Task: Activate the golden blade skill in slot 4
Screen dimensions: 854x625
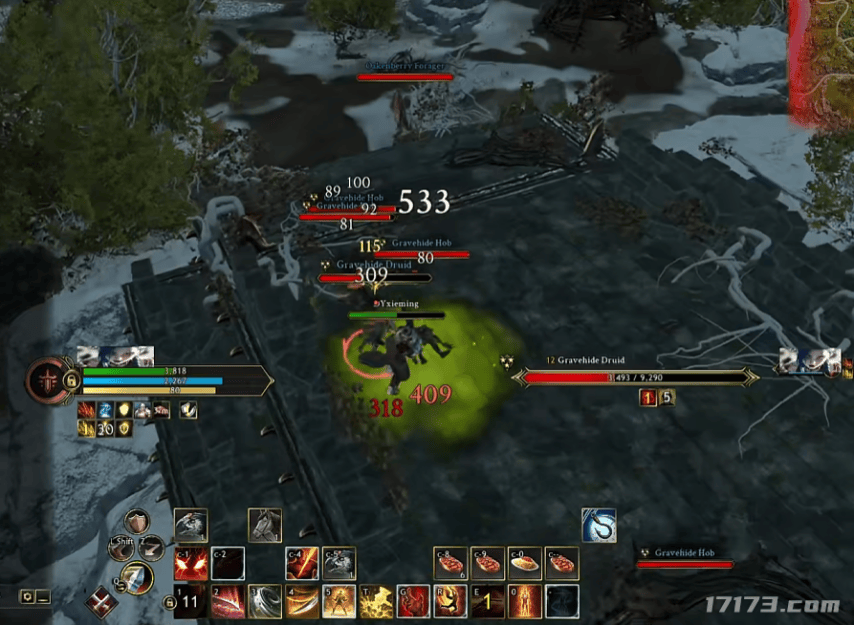Action: click(x=301, y=601)
